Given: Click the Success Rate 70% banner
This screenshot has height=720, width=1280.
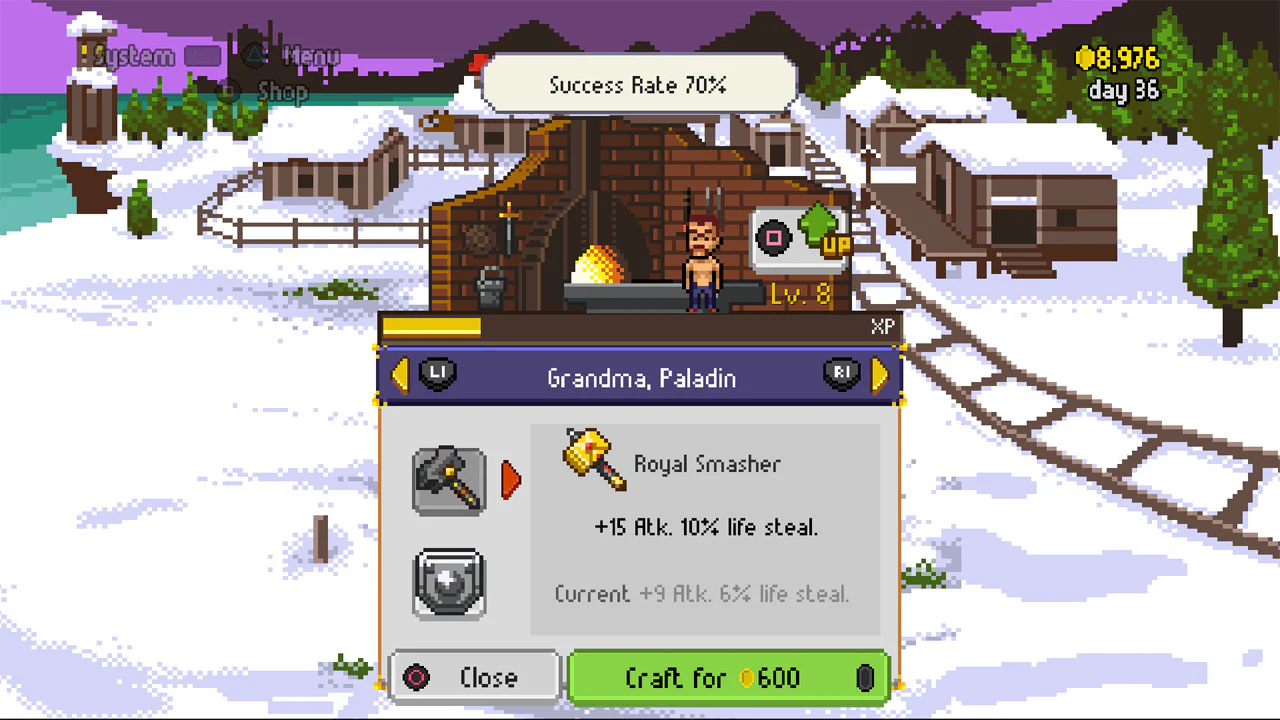Looking at the screenshot, I should (639, 85).
